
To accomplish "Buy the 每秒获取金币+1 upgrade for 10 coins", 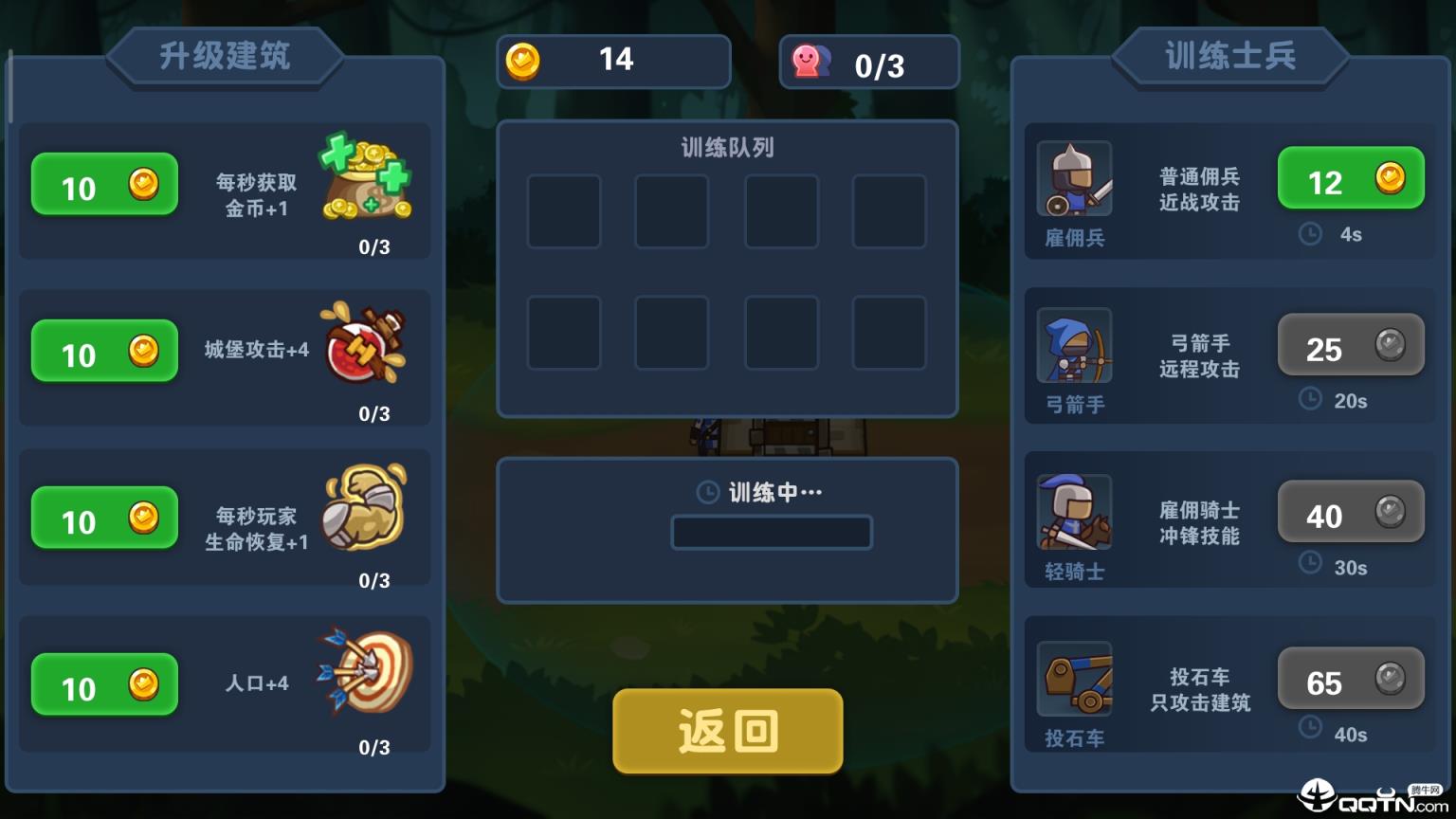I will tap(104, 185).
